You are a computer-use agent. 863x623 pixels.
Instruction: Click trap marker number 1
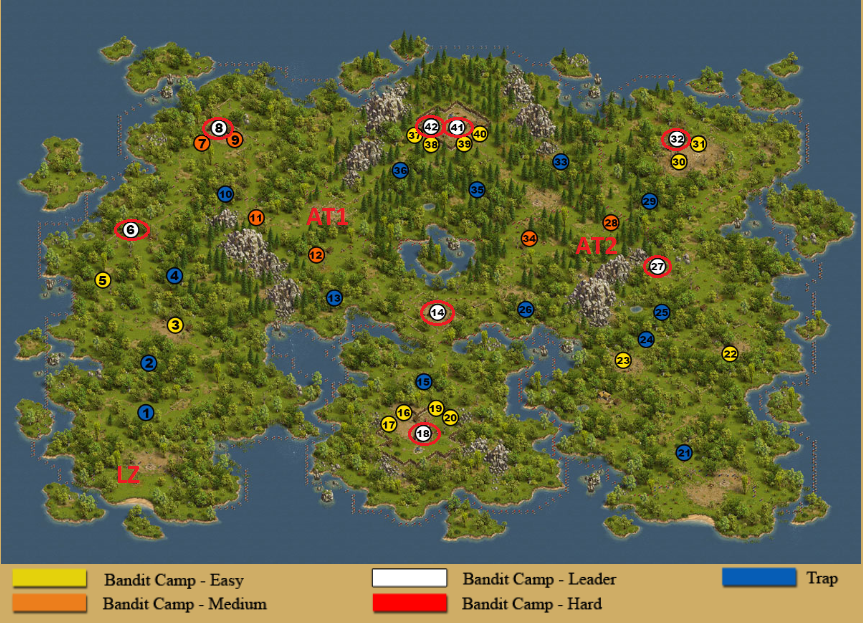pyautogui.click(x=146, y=412)
